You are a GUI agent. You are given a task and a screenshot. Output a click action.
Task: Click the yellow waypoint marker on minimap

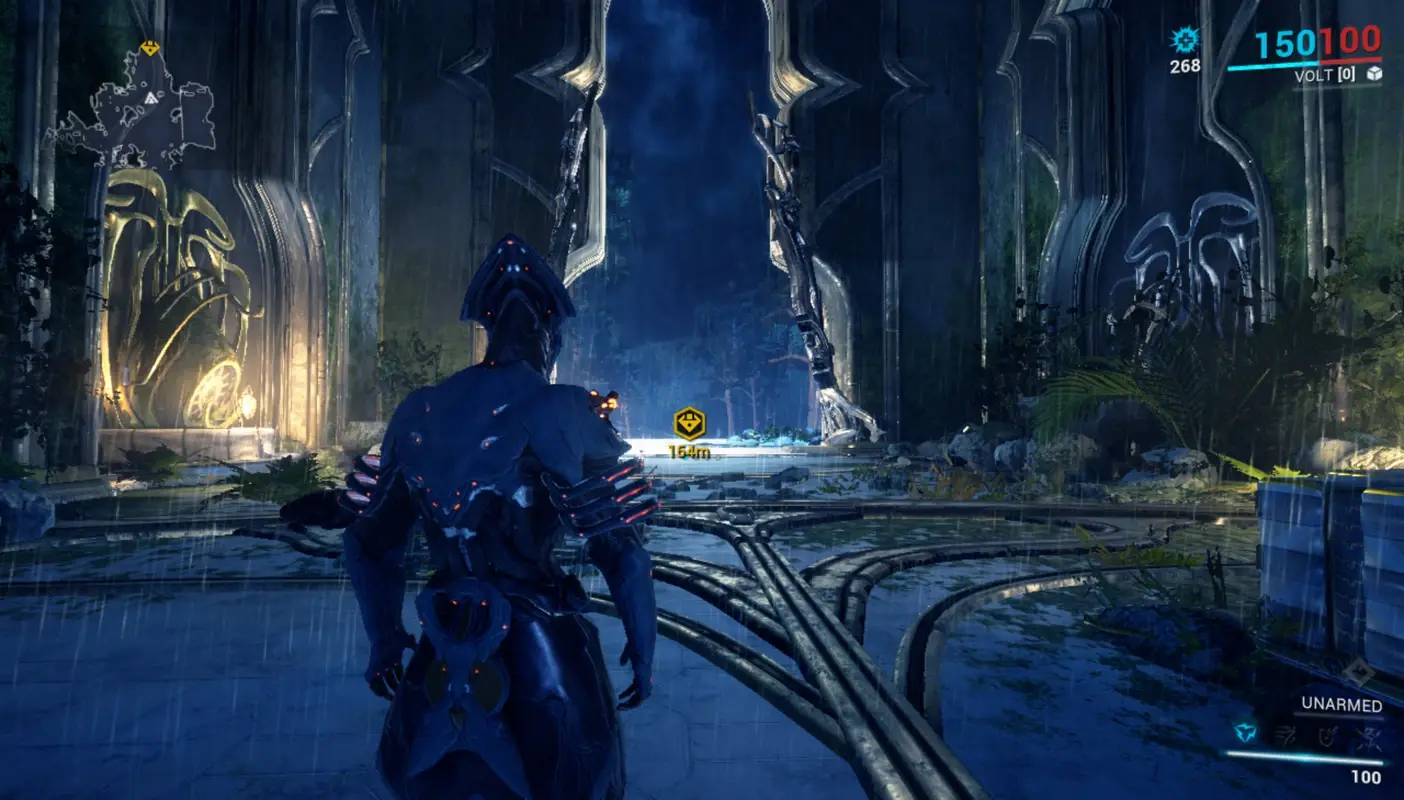pos(150,48)
